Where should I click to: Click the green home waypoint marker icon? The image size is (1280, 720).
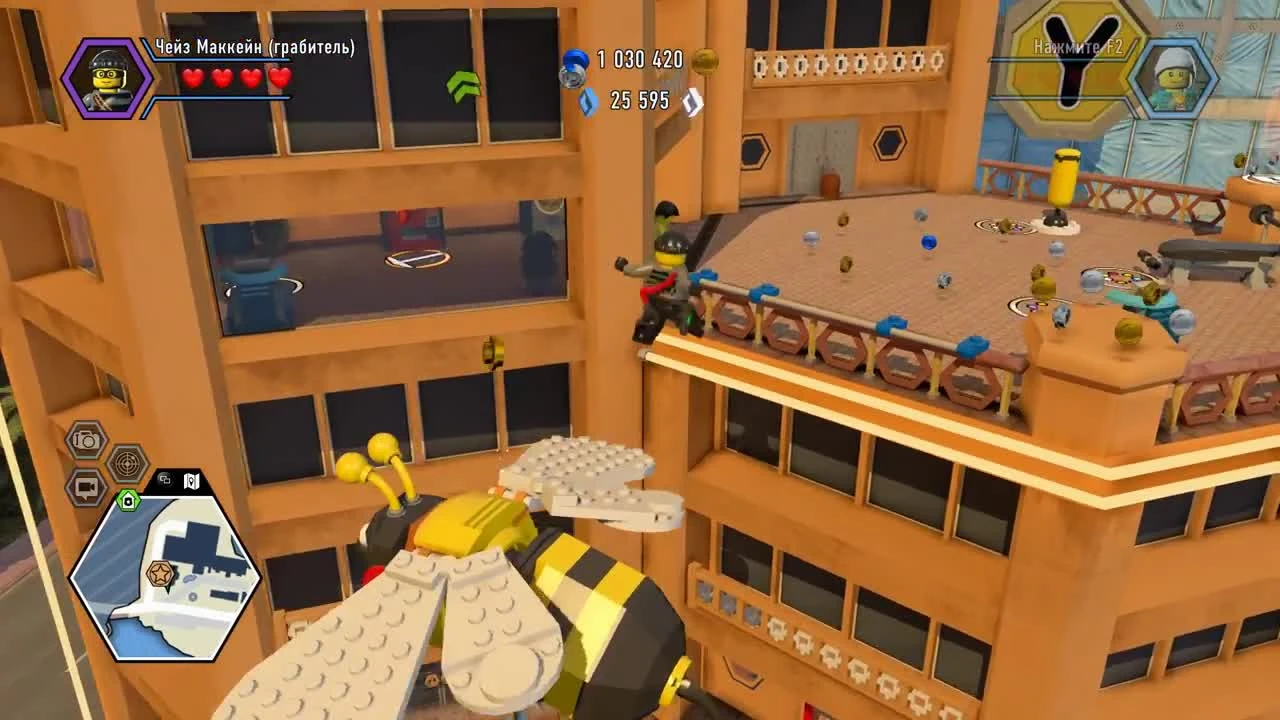click(x=131, y=499)
